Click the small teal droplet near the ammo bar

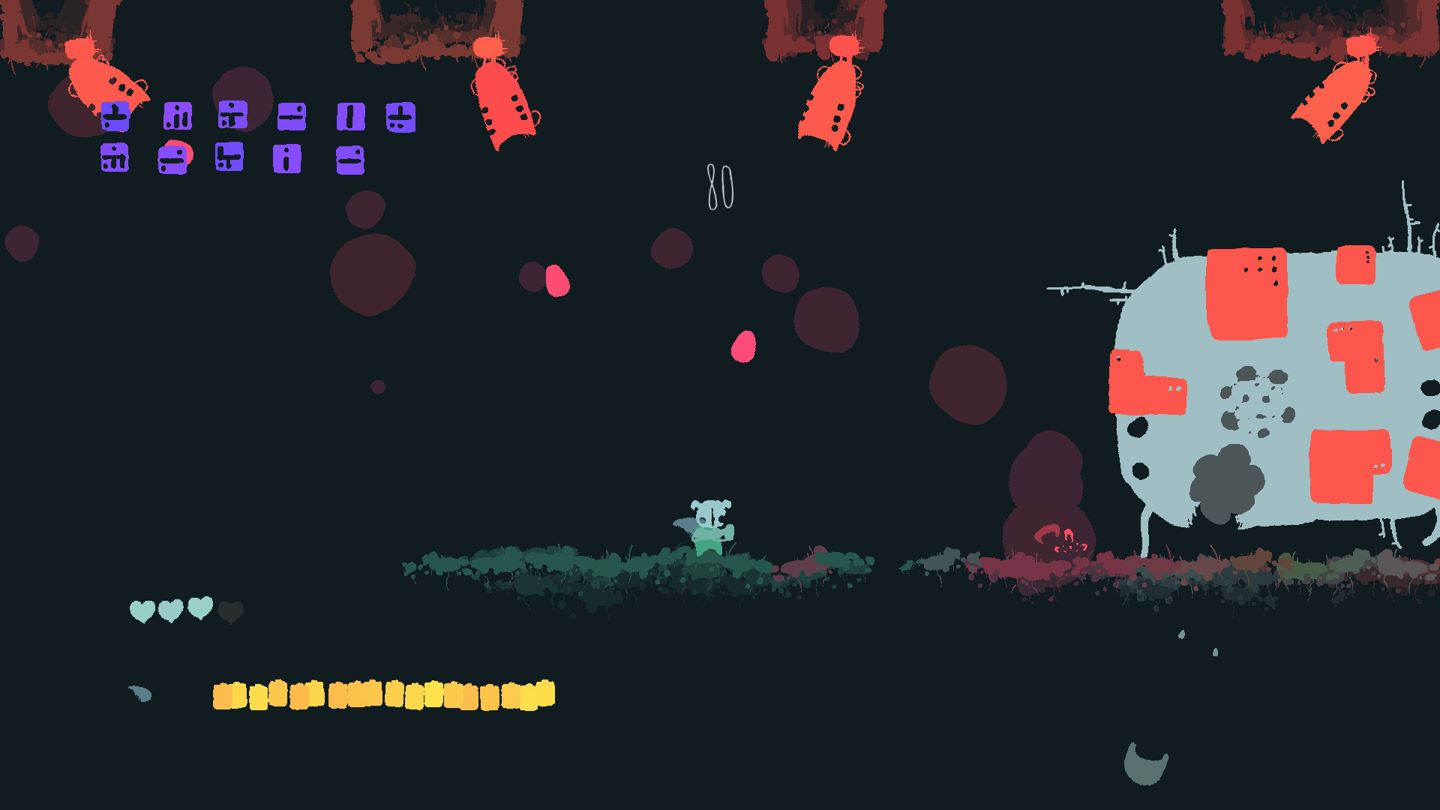click(x=140, y=690)
